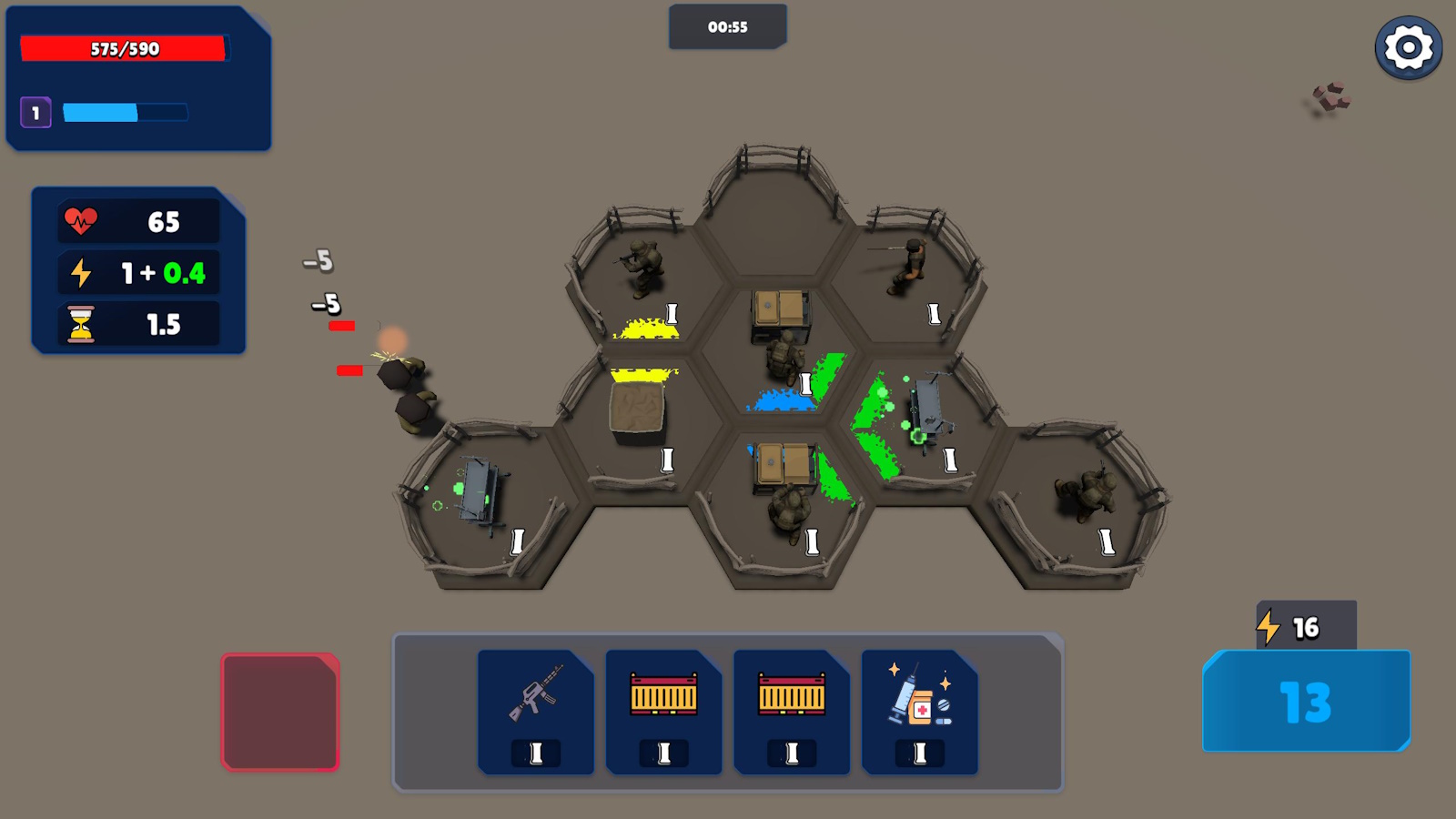Viewport: 1456px width, 819px height.
Task: Click the bone marker on the central hex
Action: point(804,382)
